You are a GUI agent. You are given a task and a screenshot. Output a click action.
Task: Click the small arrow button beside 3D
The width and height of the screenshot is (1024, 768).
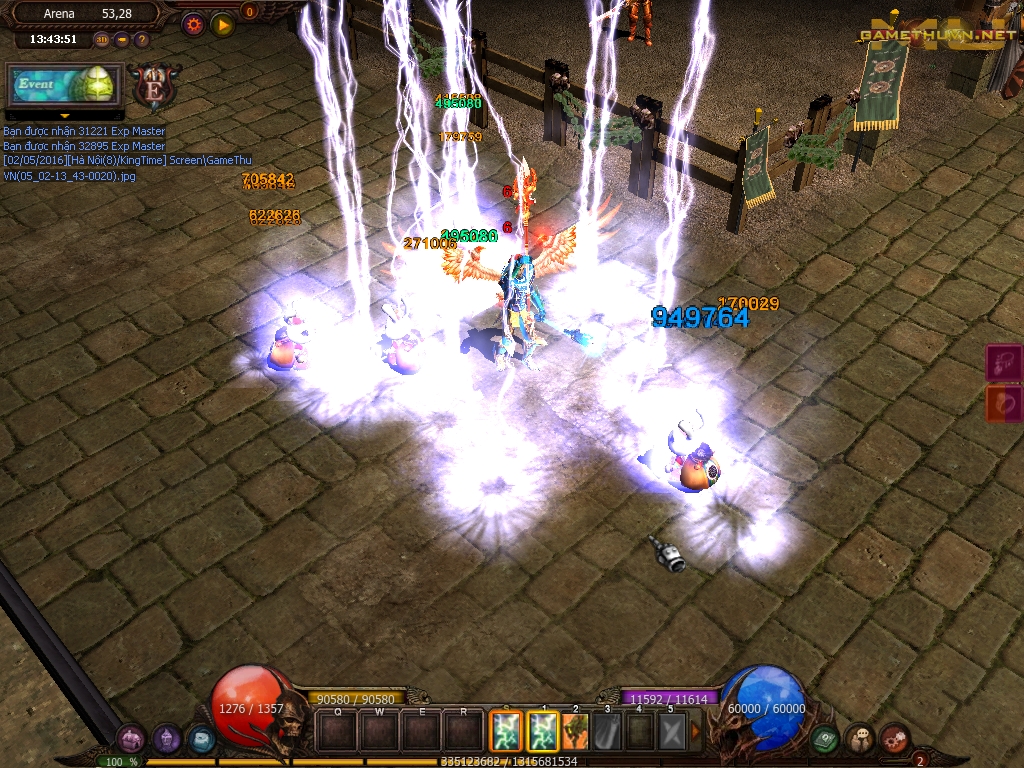(x=122, y=40)
